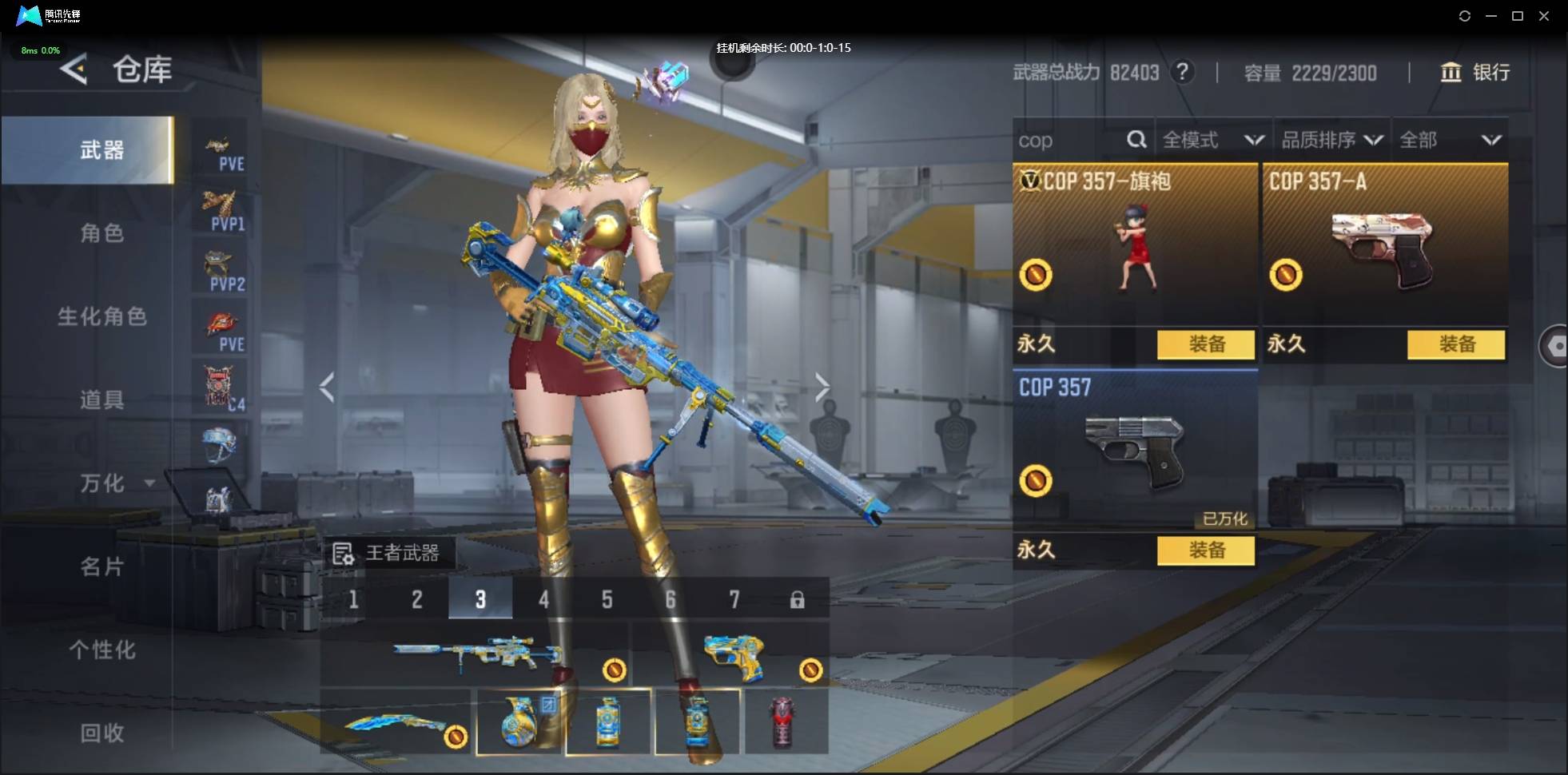Show weapon power help question mark

1182,72
